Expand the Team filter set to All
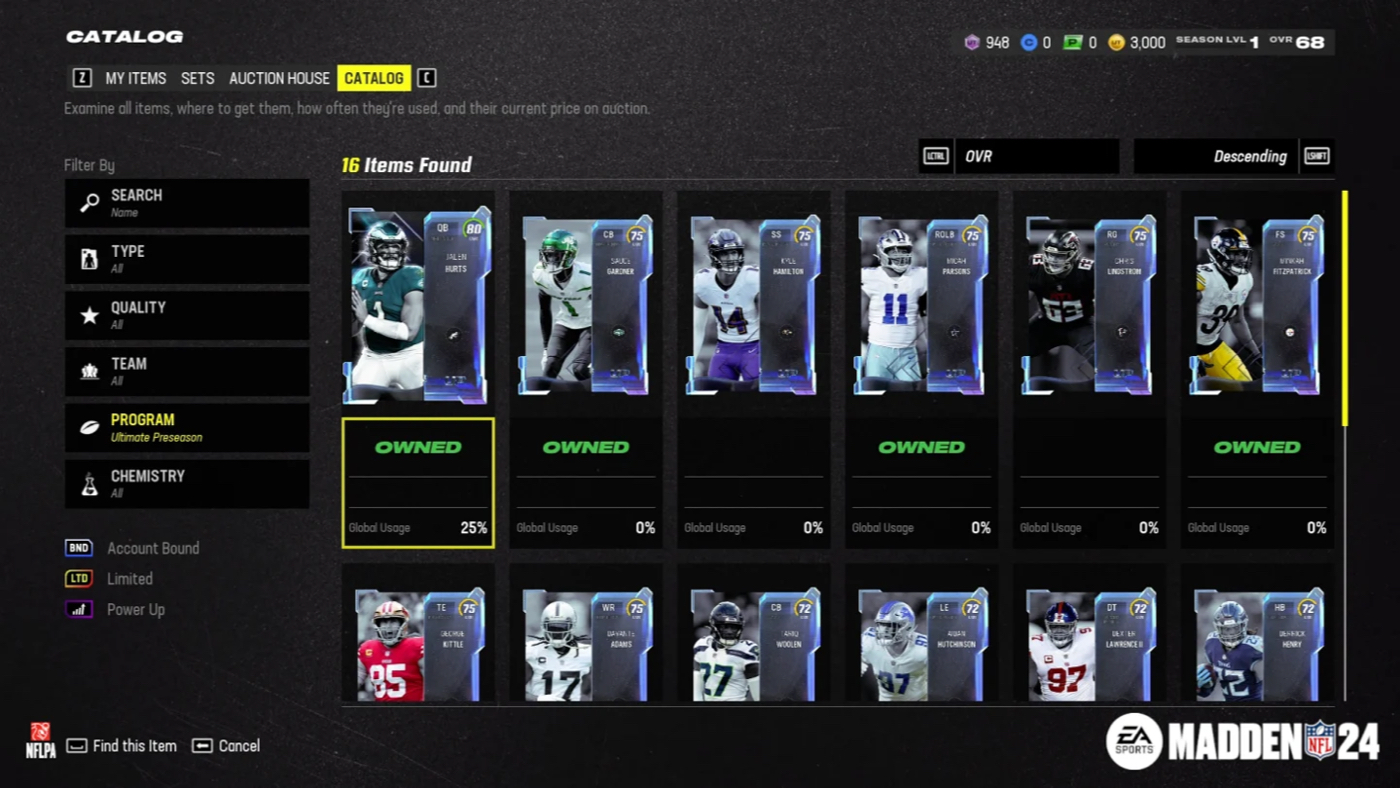 click(x=187, y=371)
